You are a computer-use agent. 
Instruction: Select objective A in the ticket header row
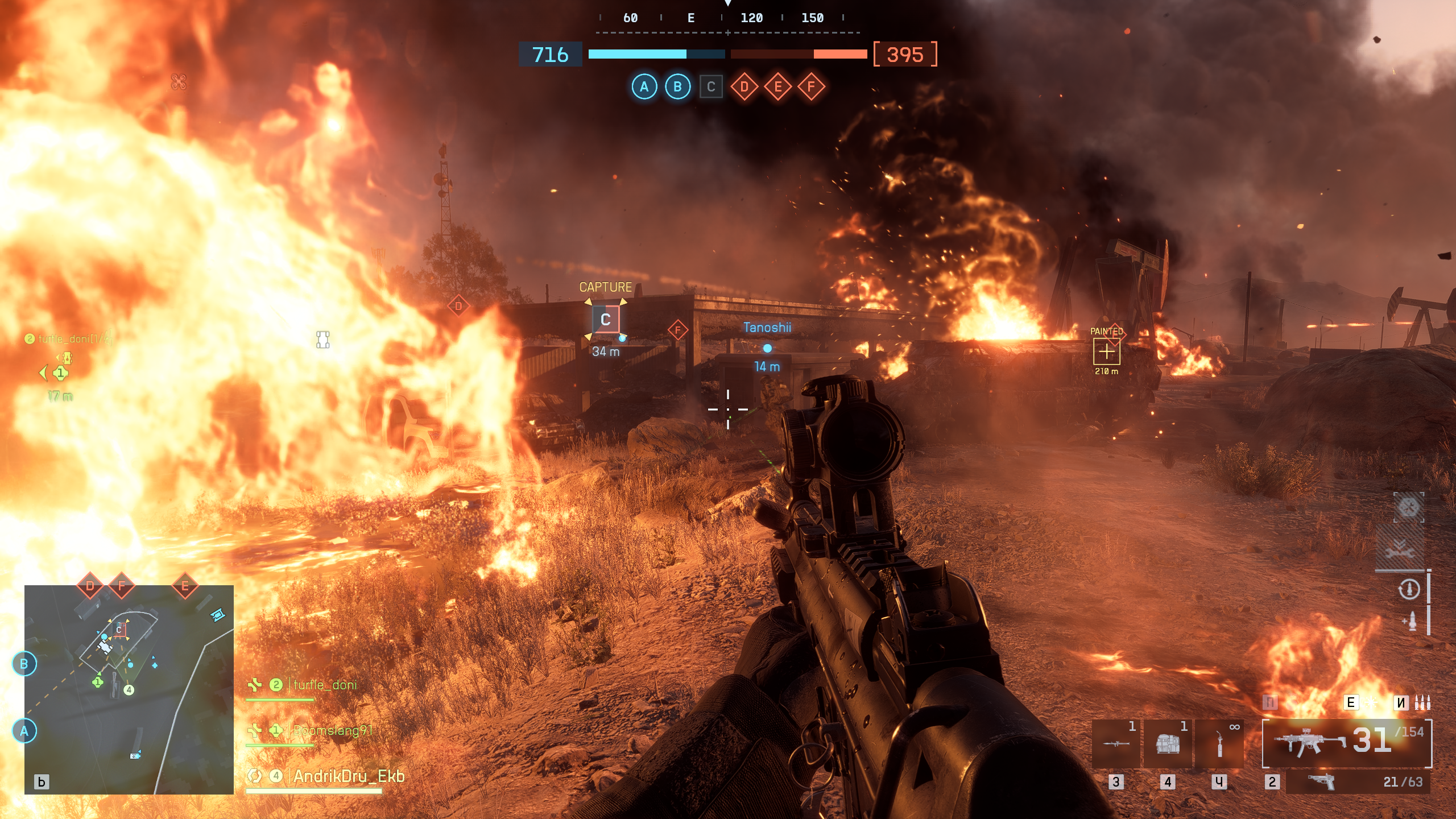tap(644, 87)
